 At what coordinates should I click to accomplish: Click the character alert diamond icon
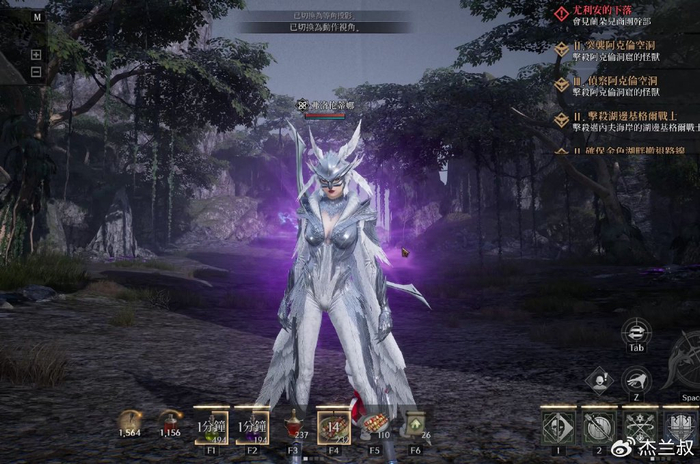[598, 380]
